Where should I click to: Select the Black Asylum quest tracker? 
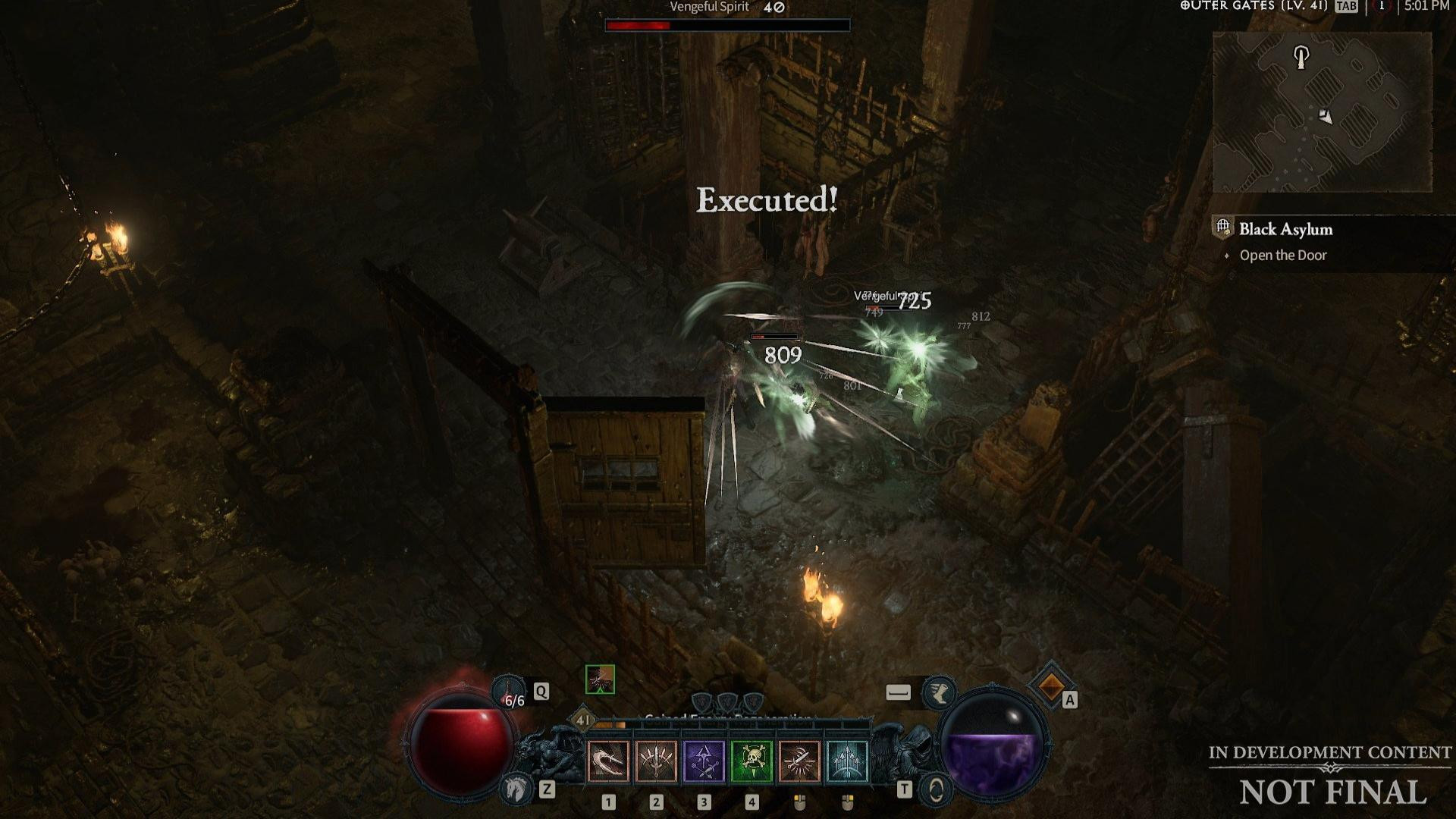click(x=1285, y=229)
